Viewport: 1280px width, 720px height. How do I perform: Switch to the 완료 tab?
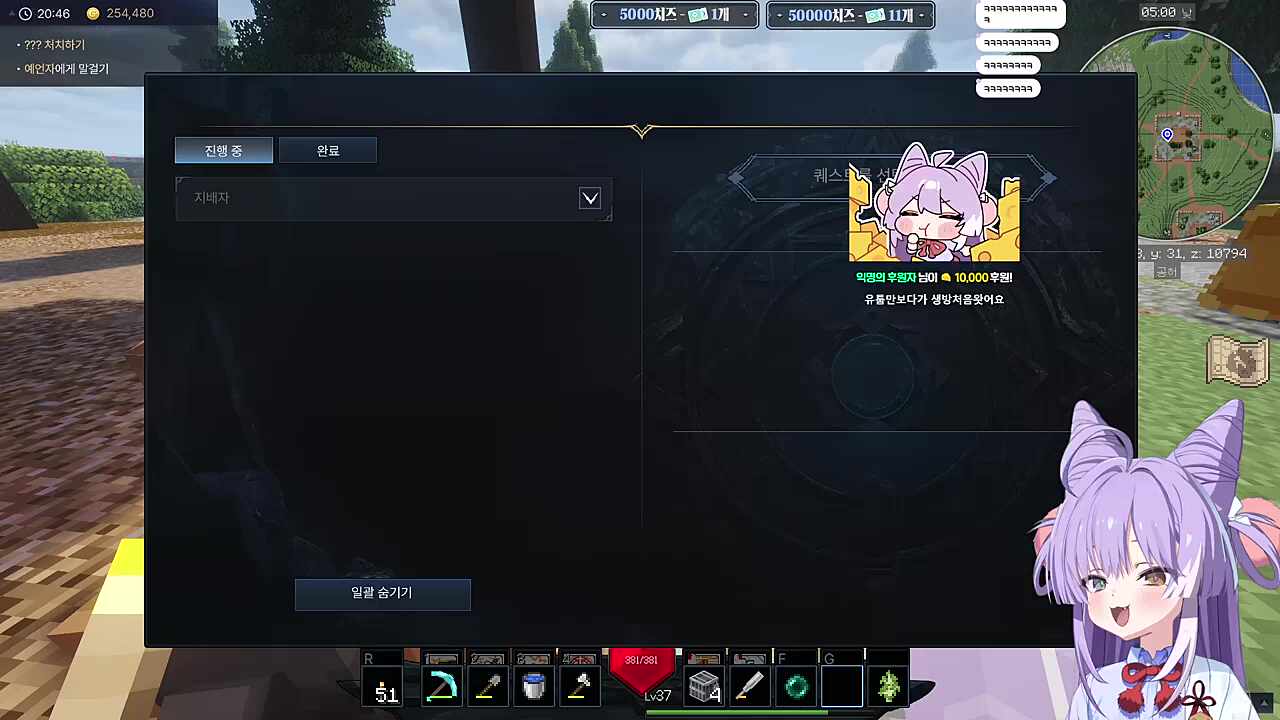pyautogui.click(x=328, y=150)
